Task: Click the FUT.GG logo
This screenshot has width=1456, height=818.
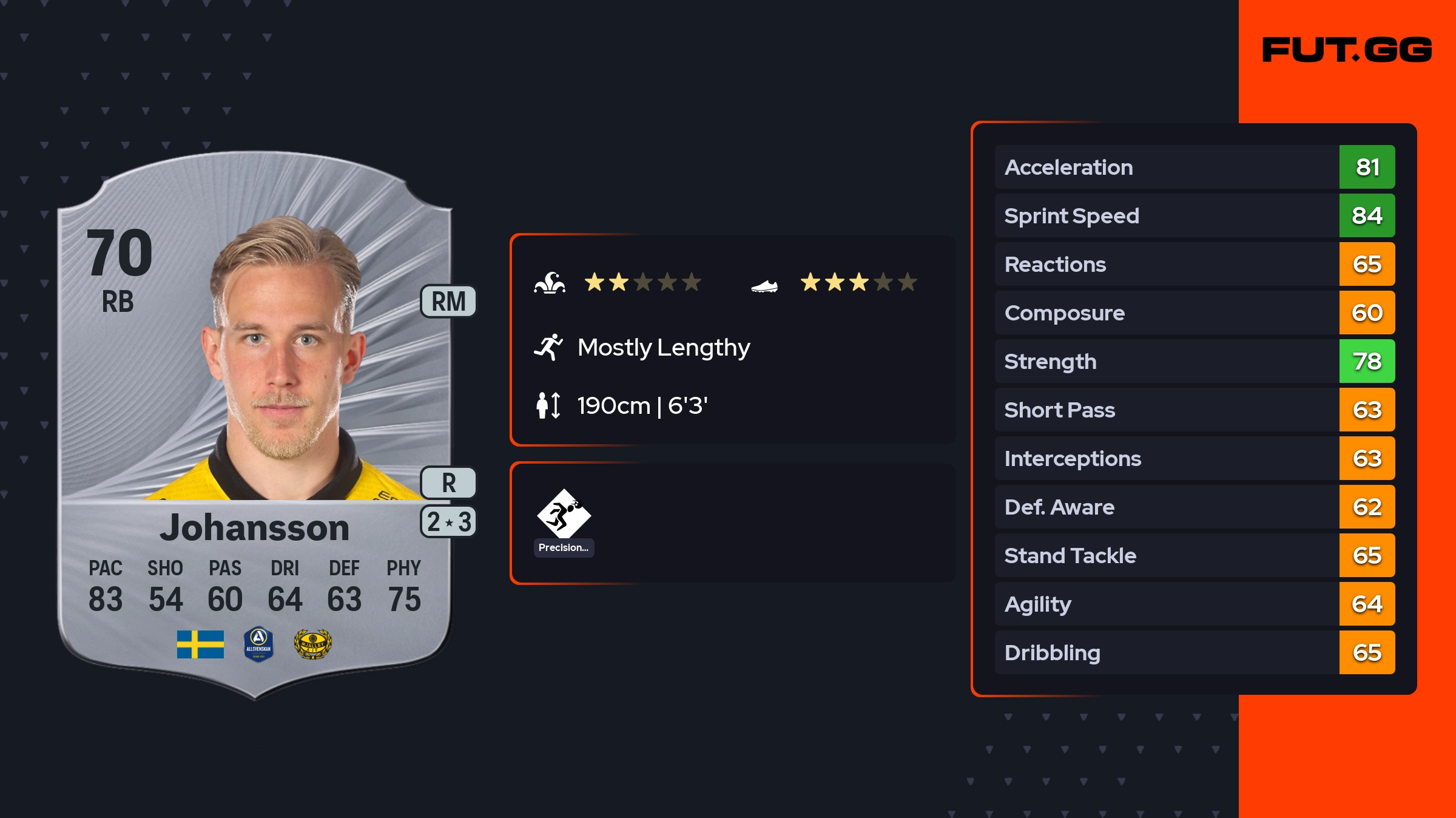Action: [x=1347, y=50]
